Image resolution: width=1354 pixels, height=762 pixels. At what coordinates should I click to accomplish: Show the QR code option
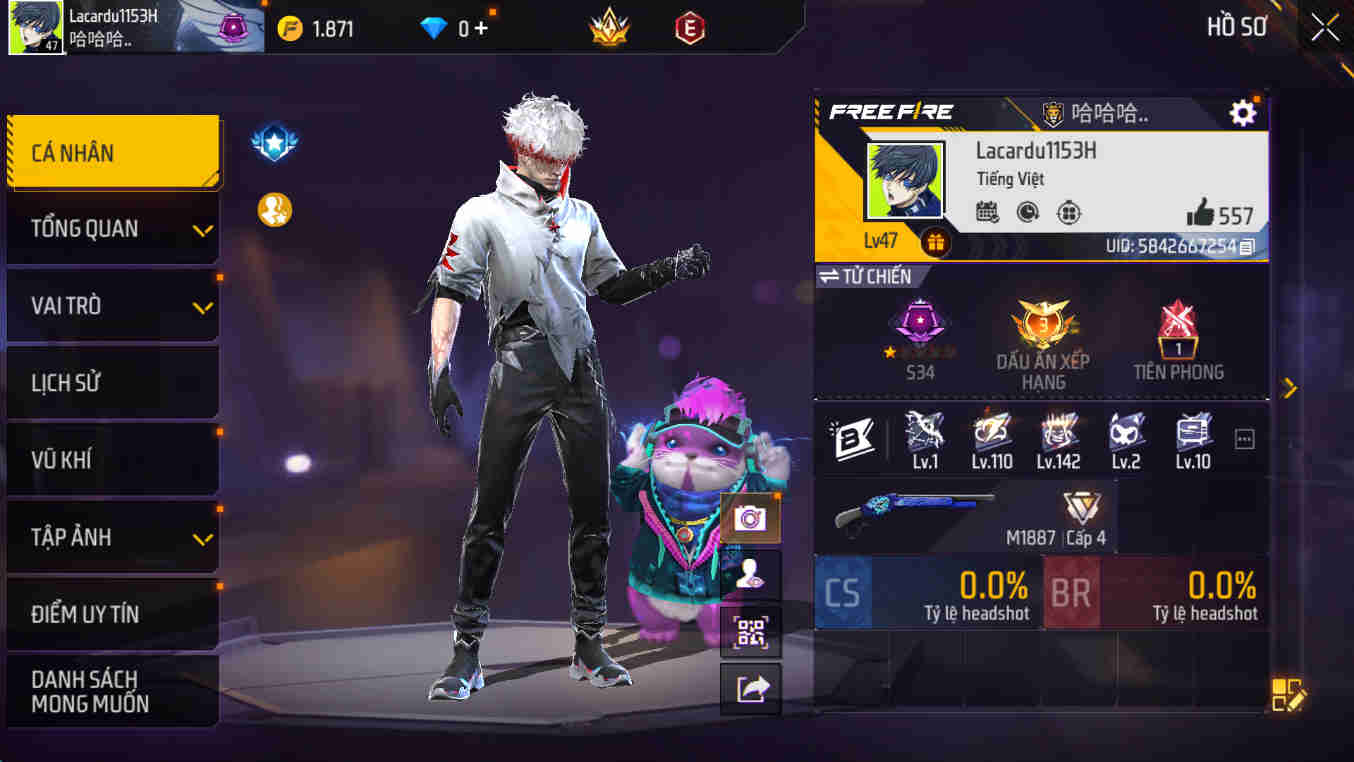point(750,634)
